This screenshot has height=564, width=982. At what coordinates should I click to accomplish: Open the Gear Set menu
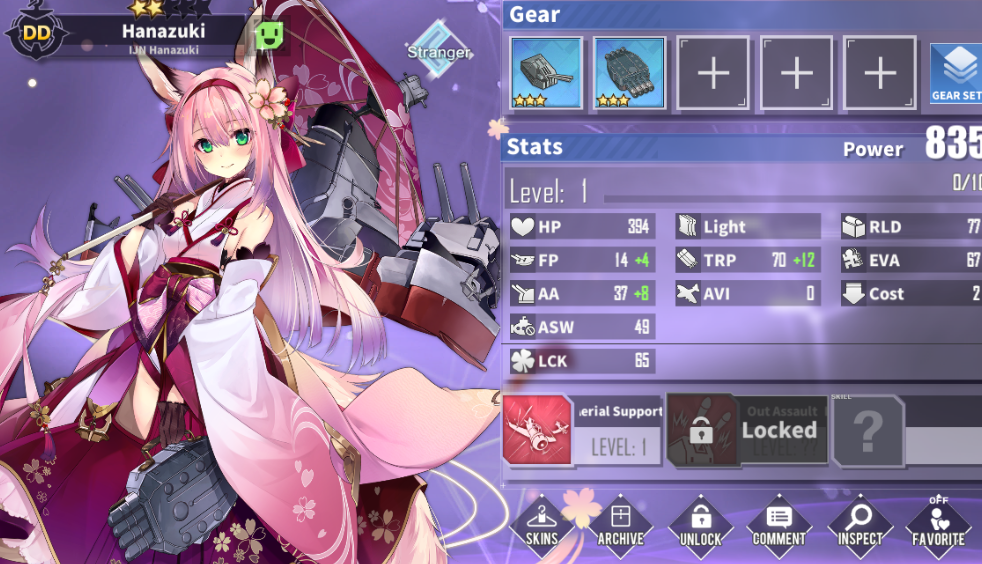956,73
